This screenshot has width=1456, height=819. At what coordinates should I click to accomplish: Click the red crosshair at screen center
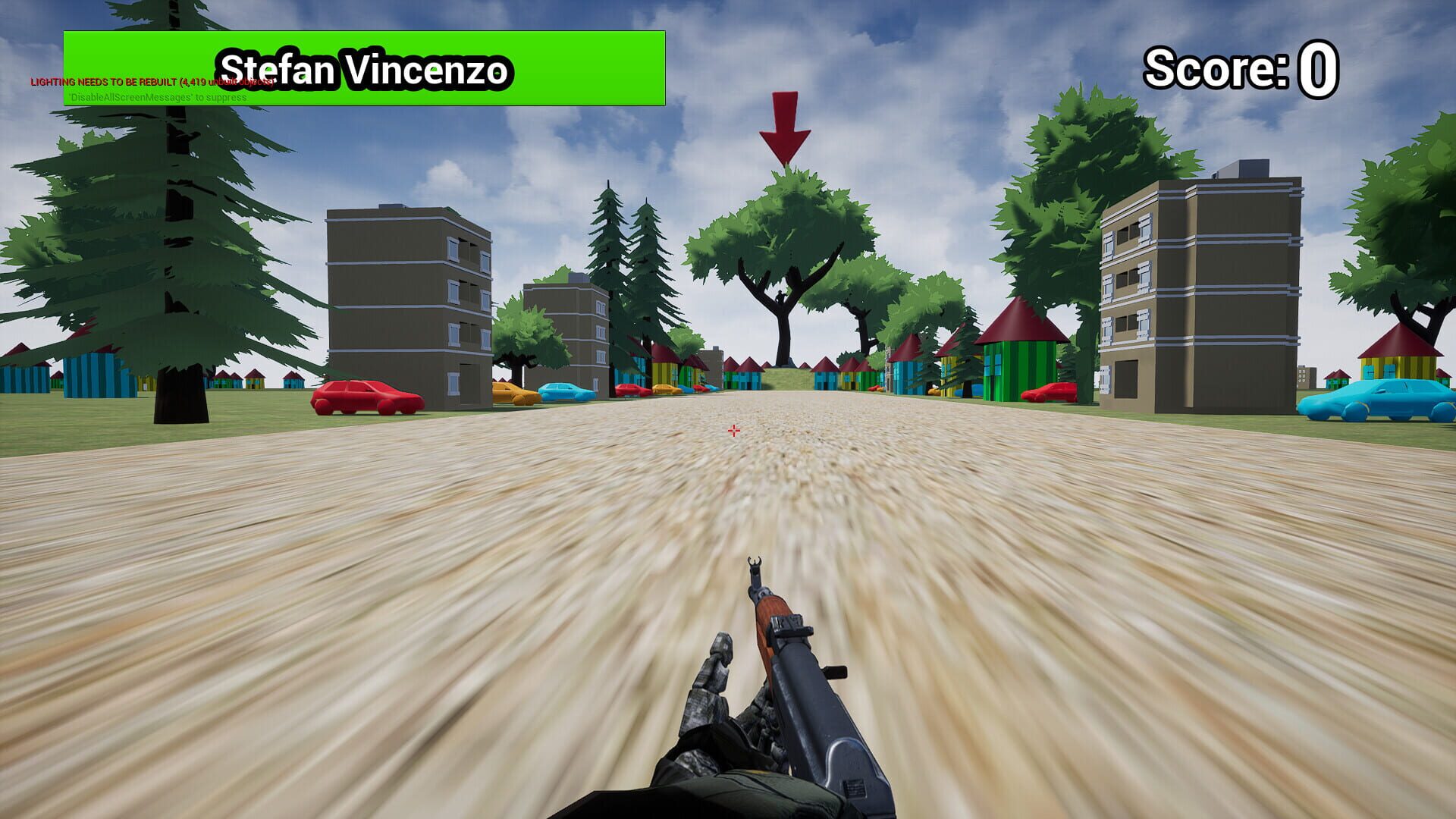tap(733, 430)
